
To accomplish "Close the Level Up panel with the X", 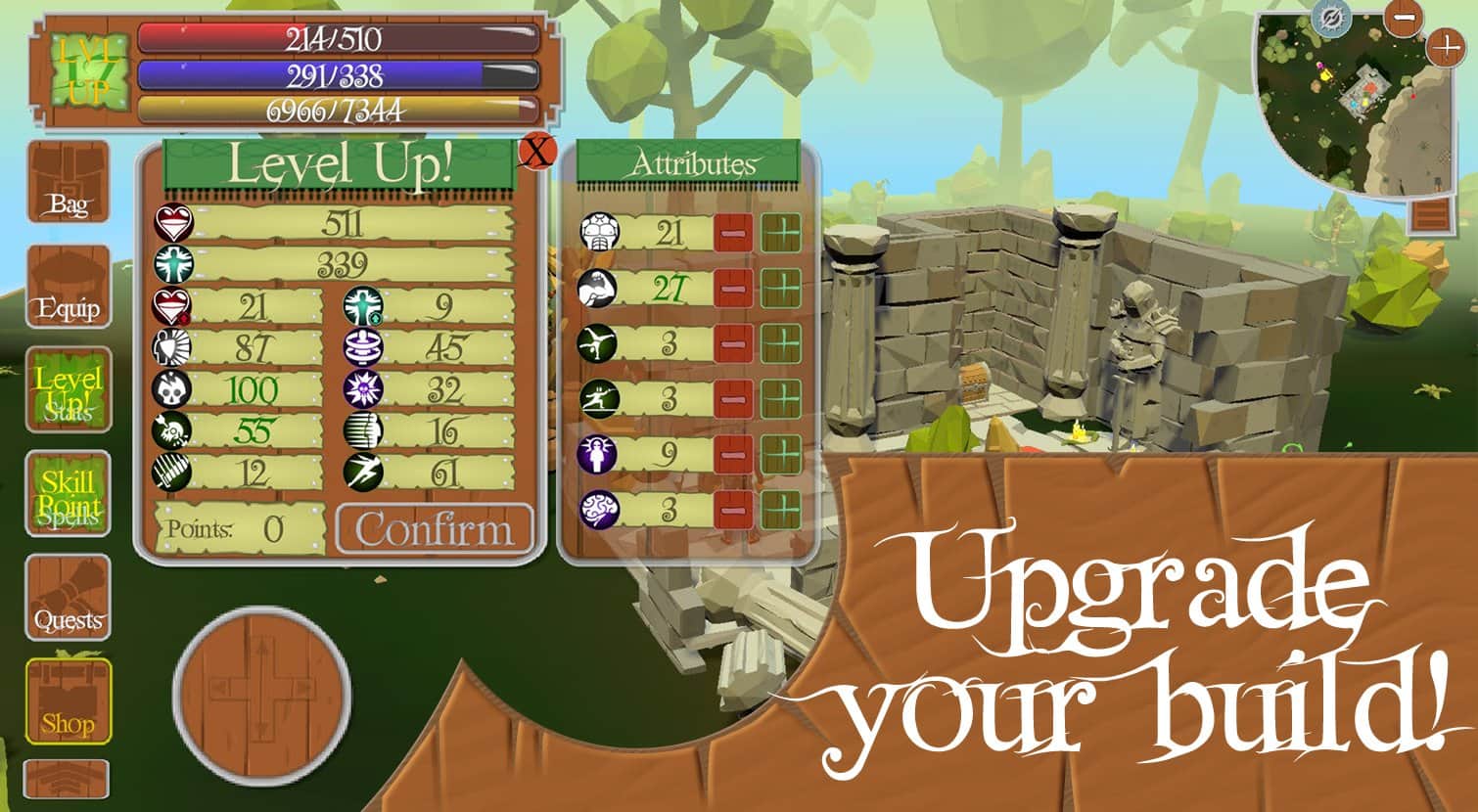I will click(x=537, y=152).
